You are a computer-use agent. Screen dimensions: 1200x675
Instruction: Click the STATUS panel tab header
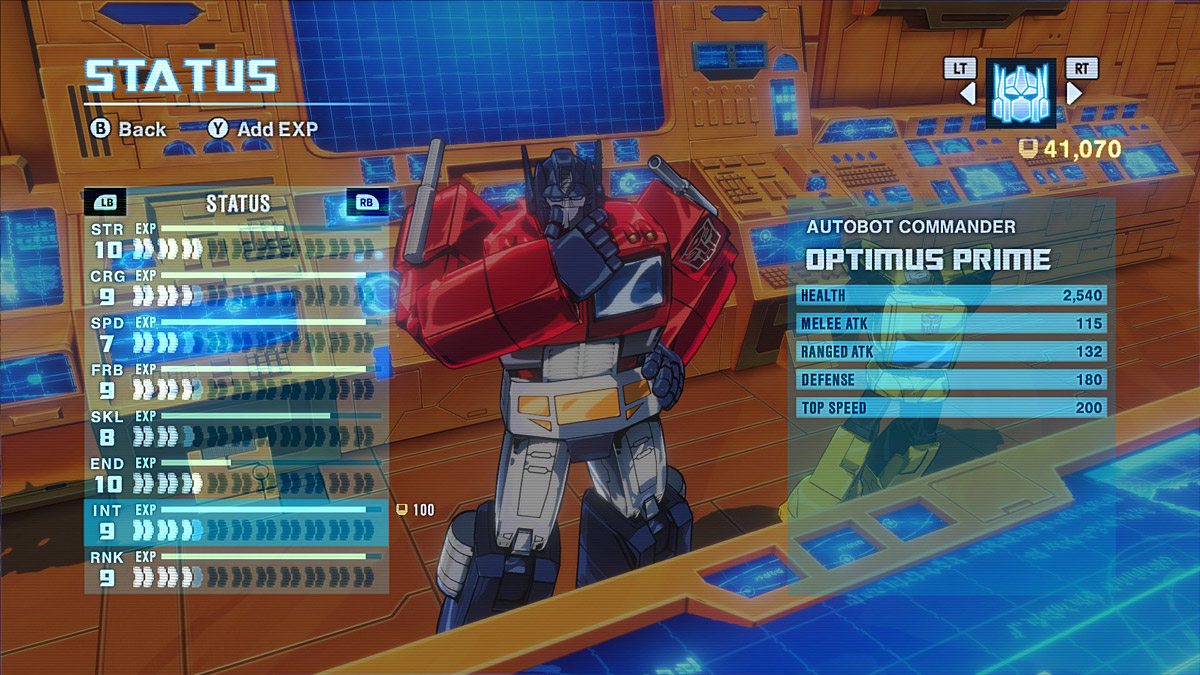(x=238, y=203)
